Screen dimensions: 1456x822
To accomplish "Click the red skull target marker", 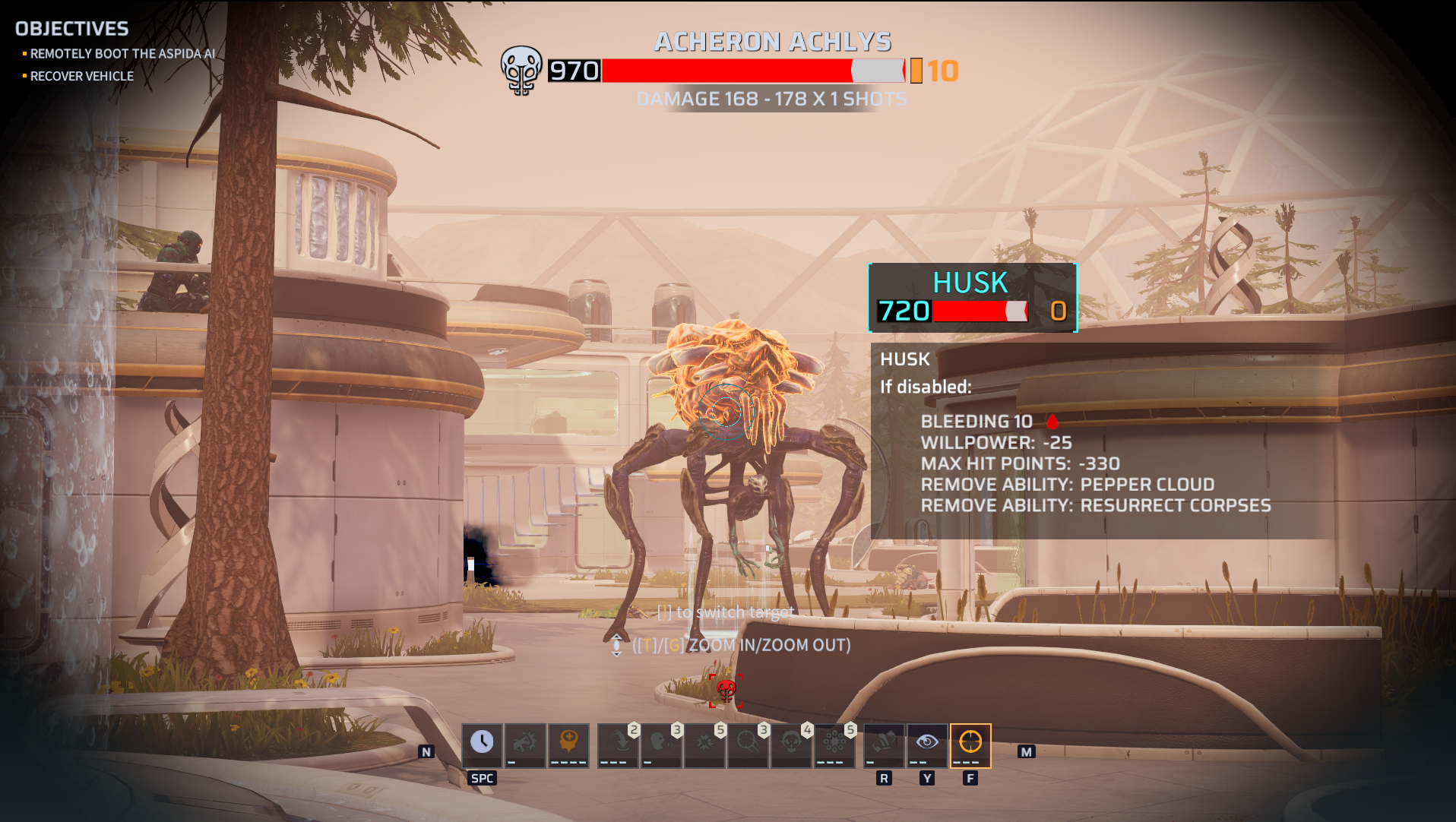I will 726,690.
